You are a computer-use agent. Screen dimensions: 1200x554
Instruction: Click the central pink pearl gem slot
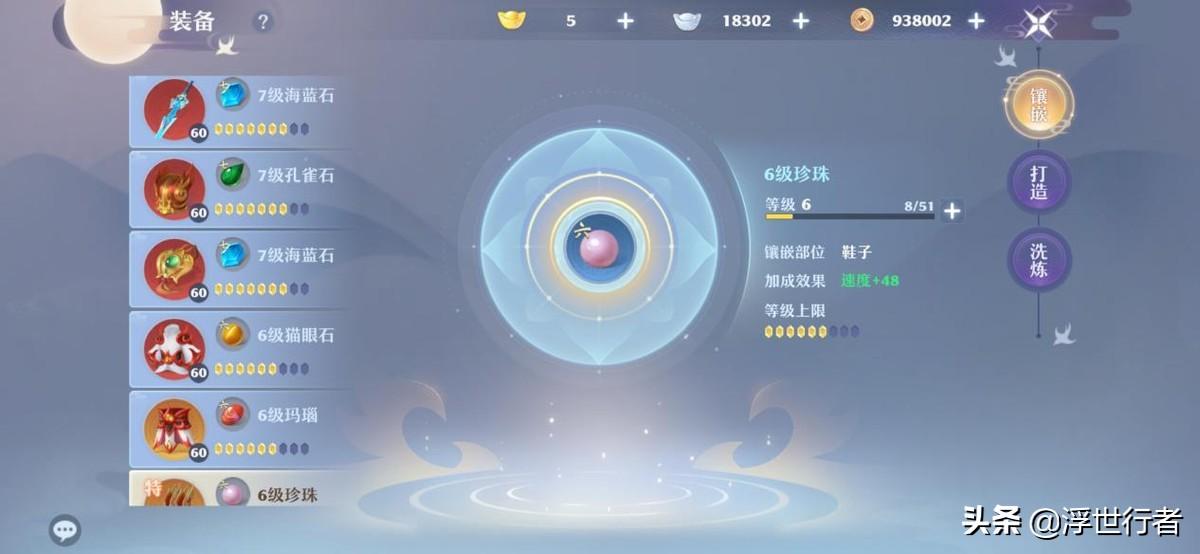599,245
